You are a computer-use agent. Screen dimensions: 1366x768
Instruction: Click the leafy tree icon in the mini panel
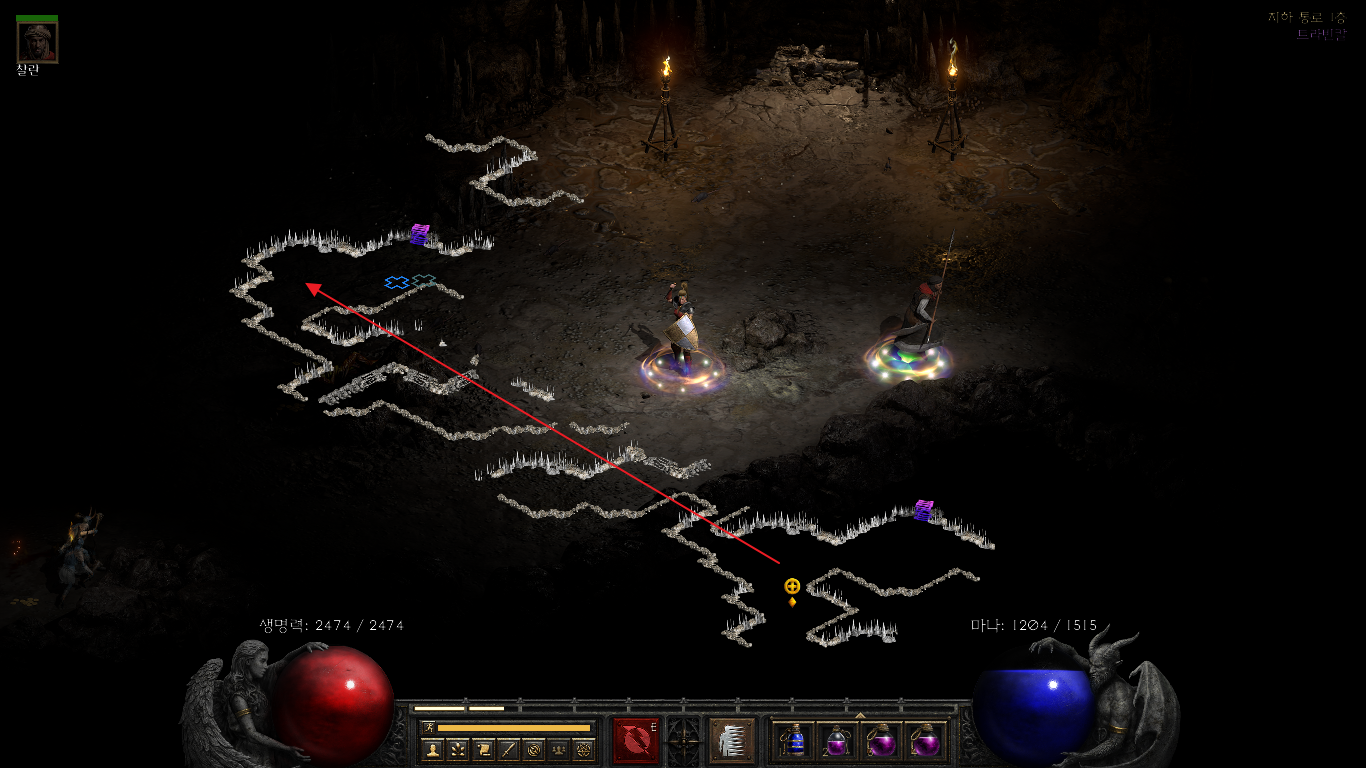tap(457, 749)
